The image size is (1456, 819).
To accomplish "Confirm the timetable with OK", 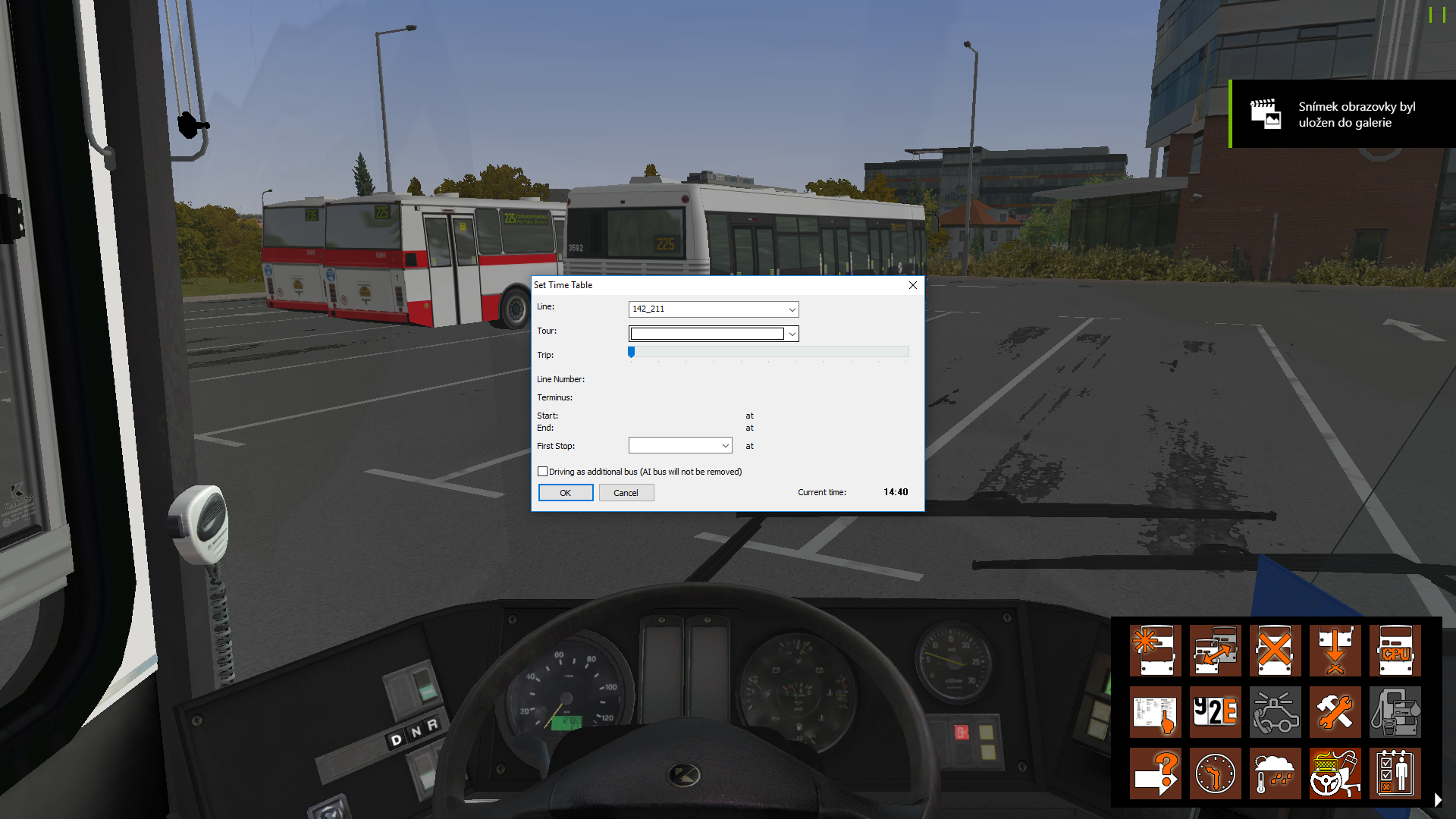I will coord(565,493).
